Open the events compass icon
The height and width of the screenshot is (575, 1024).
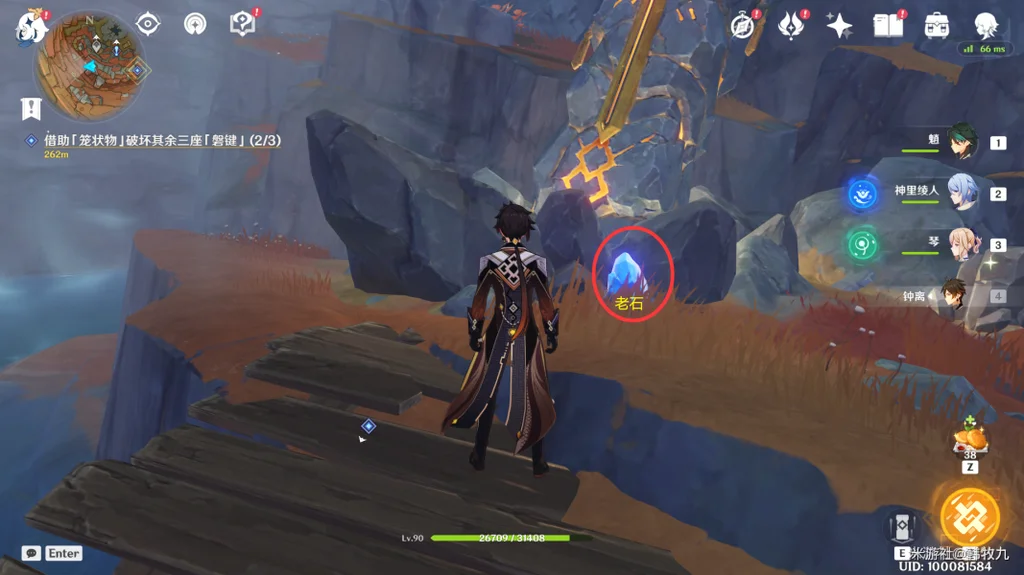pyautogui.click(x=743, y=25)
